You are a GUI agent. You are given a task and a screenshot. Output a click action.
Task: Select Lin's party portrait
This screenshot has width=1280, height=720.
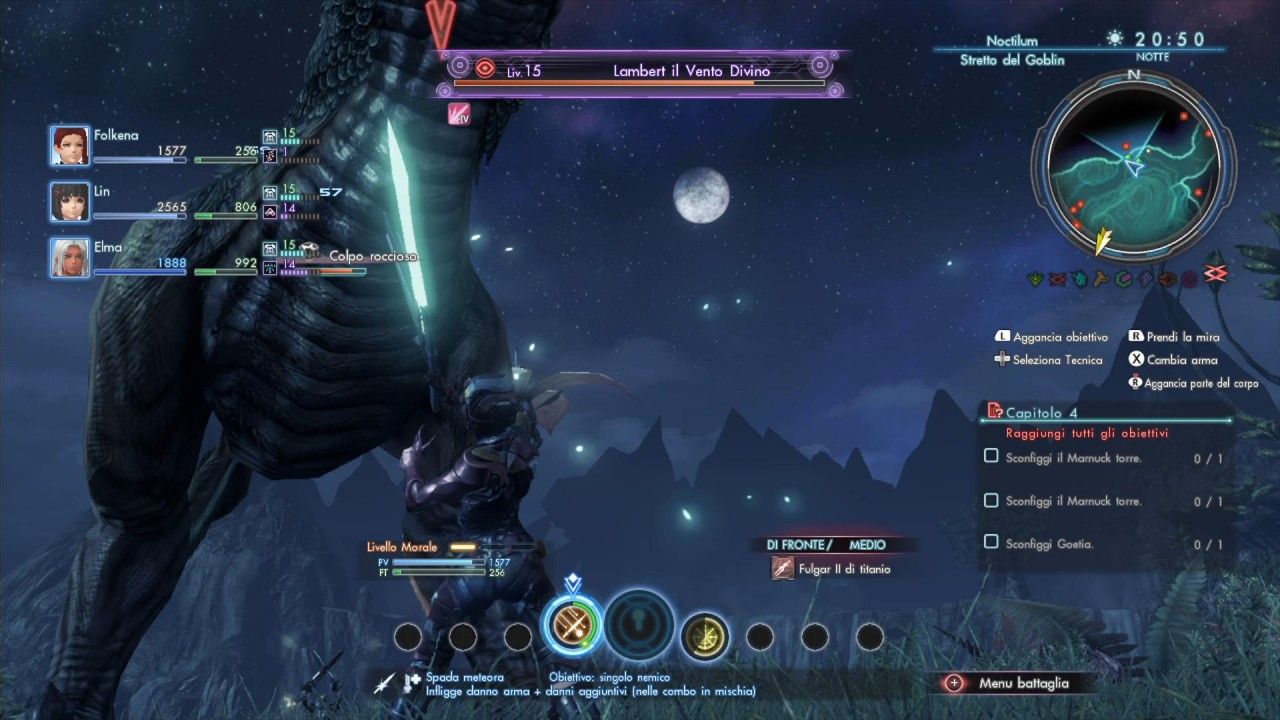pos(70,202)
